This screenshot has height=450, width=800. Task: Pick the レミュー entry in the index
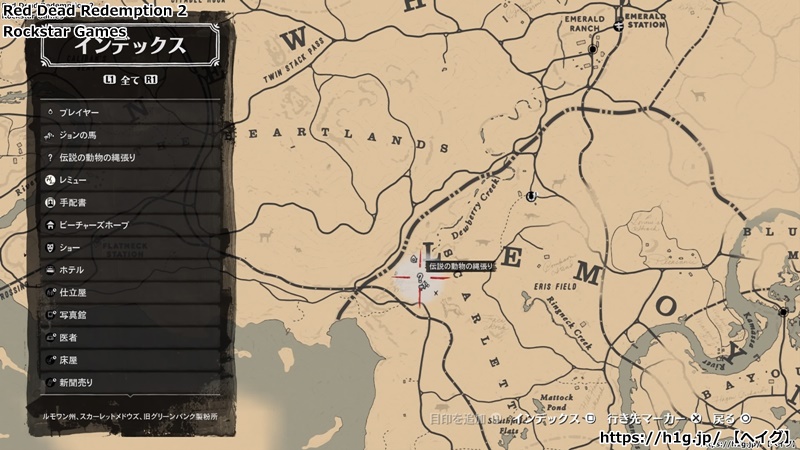[x=130, y=180]
